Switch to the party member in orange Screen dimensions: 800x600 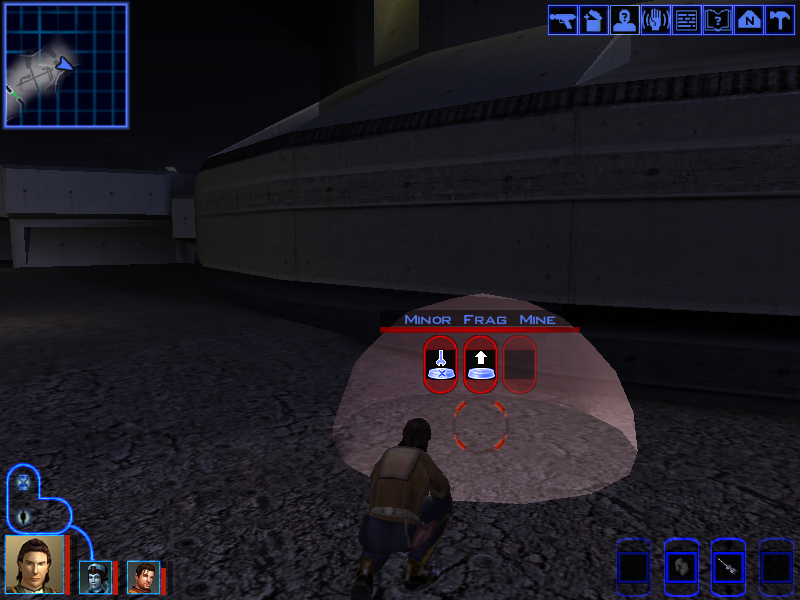[143, 577]
